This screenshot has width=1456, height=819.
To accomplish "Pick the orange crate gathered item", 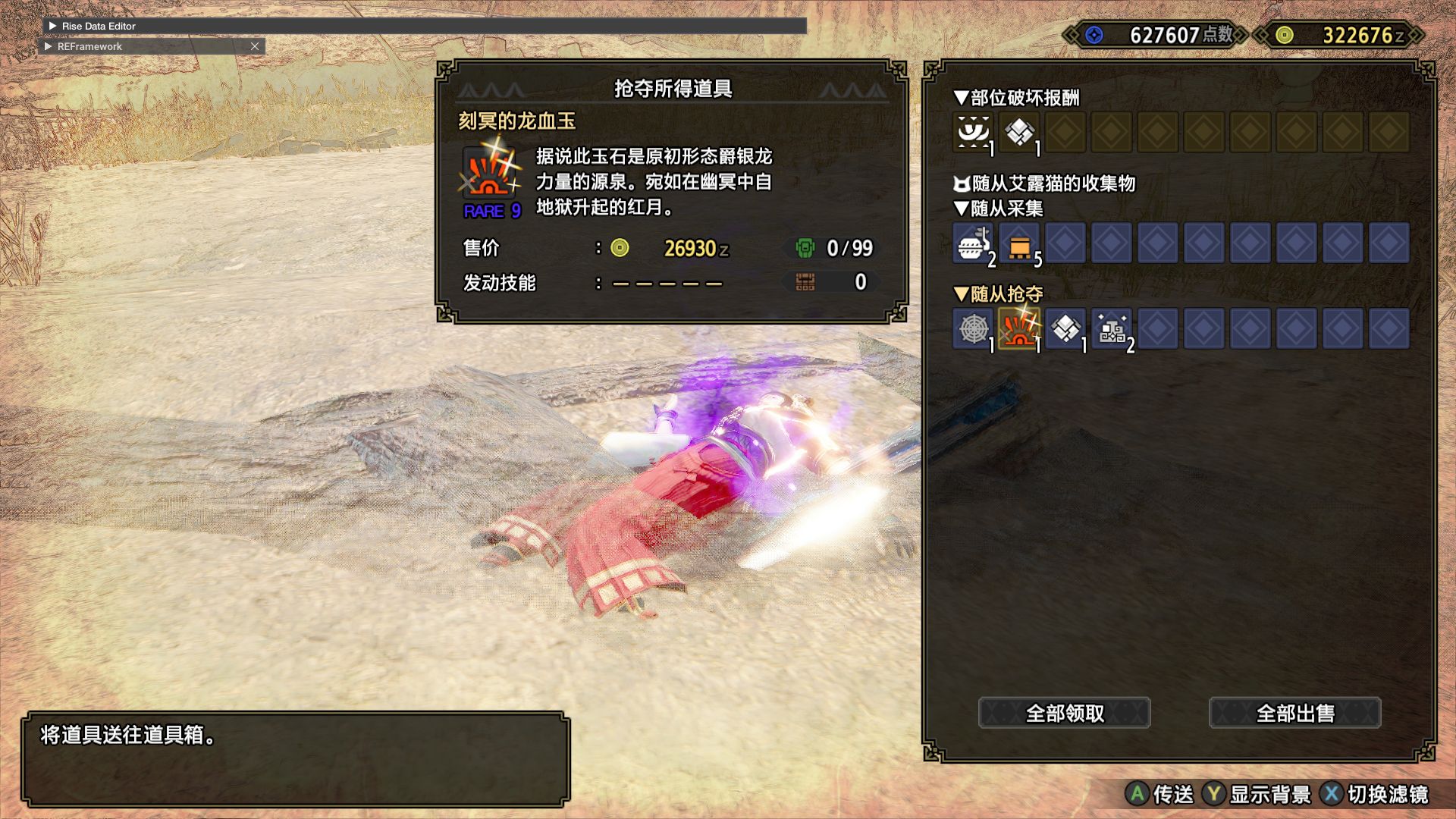I will click(x=1019, y=243).
